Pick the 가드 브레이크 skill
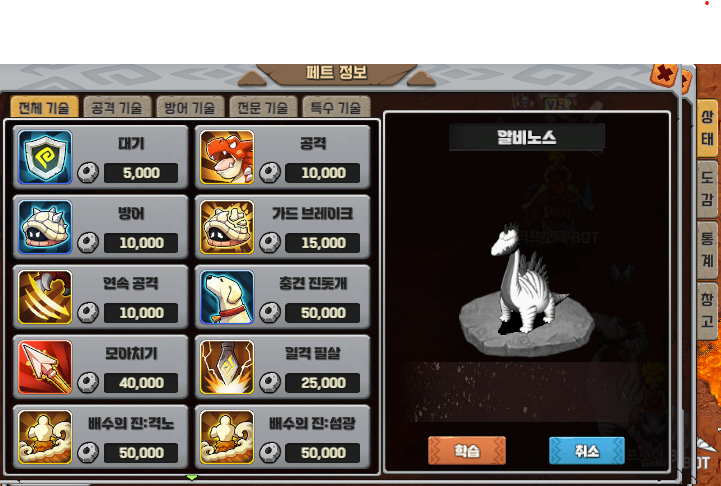This screenshot has width=721, height=486. (284, 227)
